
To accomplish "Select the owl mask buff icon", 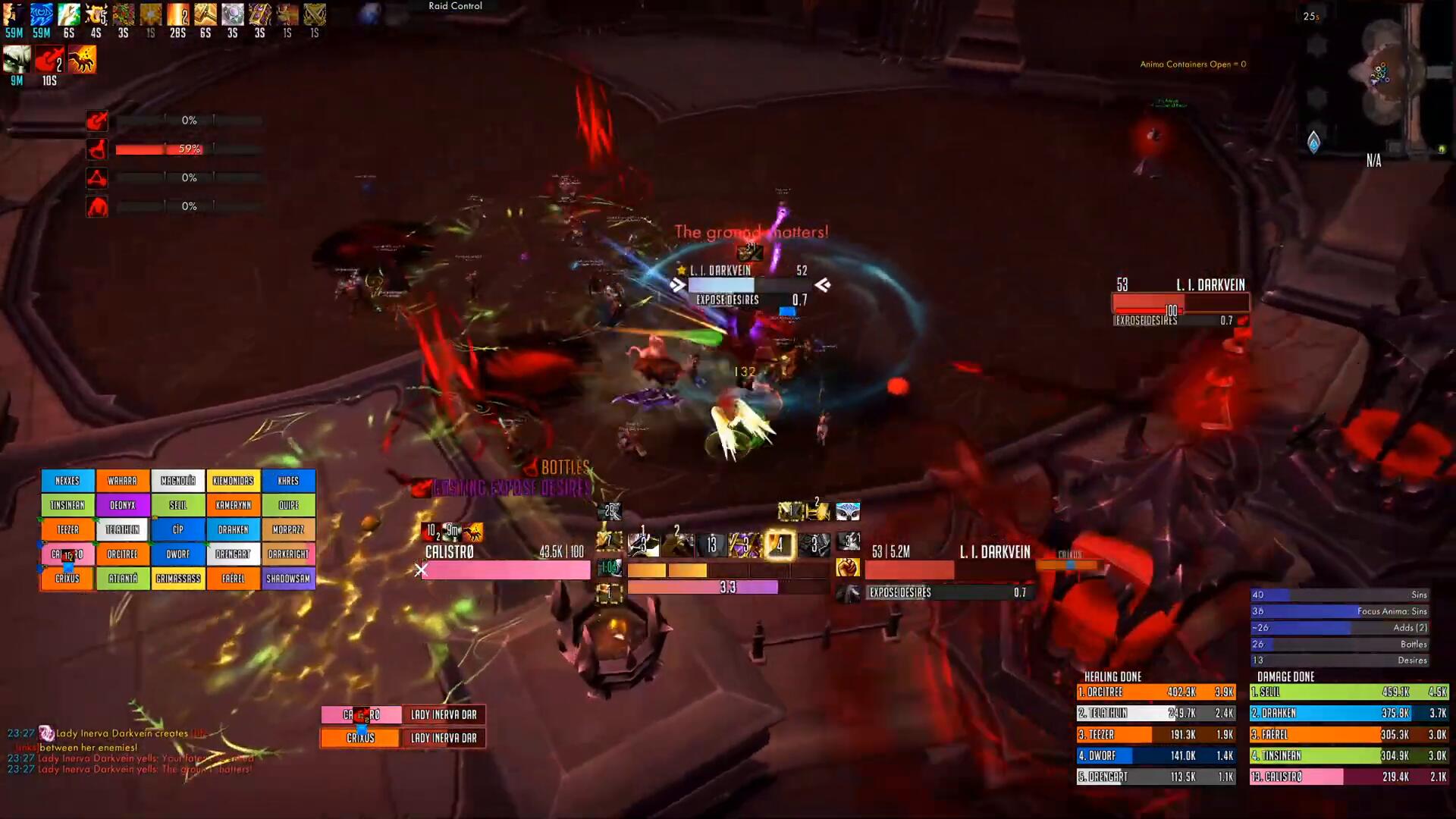I will [x=848, y=512].
